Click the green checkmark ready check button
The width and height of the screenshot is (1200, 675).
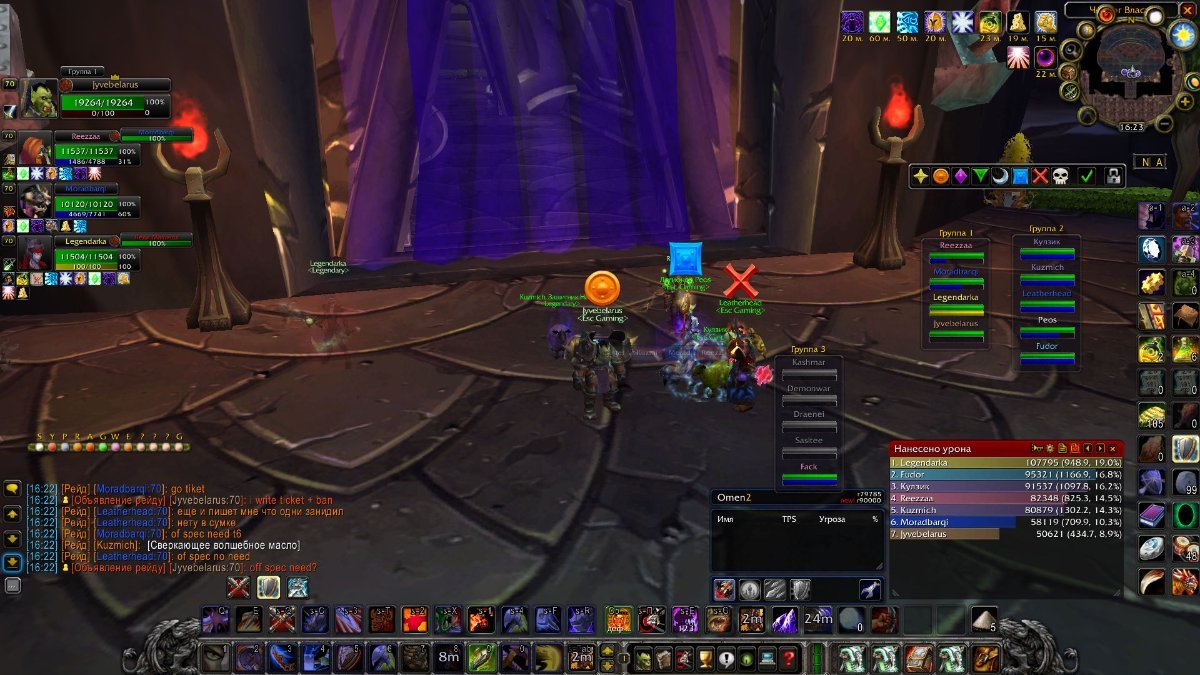click(x=1087, y=176)
